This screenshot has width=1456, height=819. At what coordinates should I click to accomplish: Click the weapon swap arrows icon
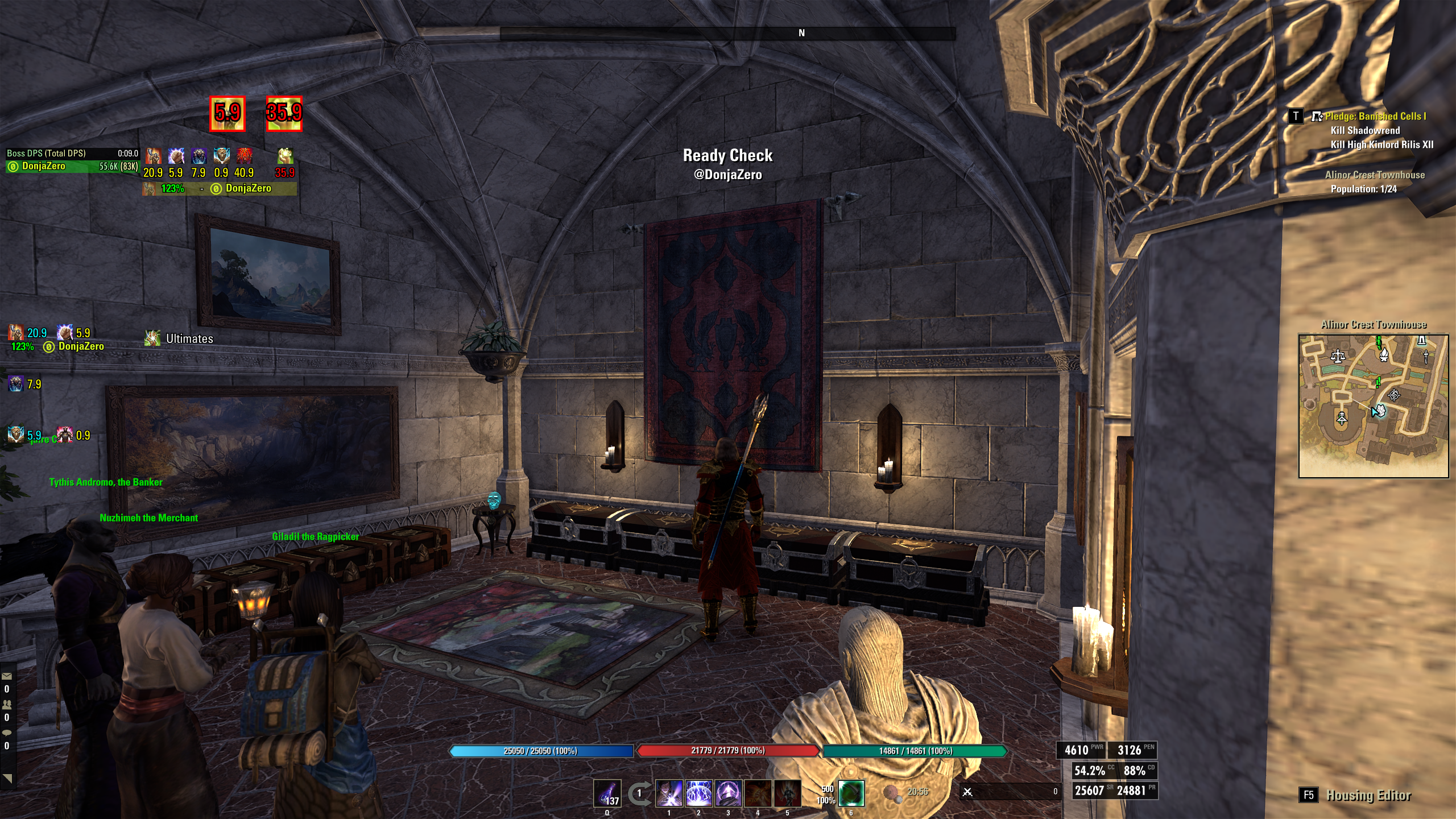(639, 793)
